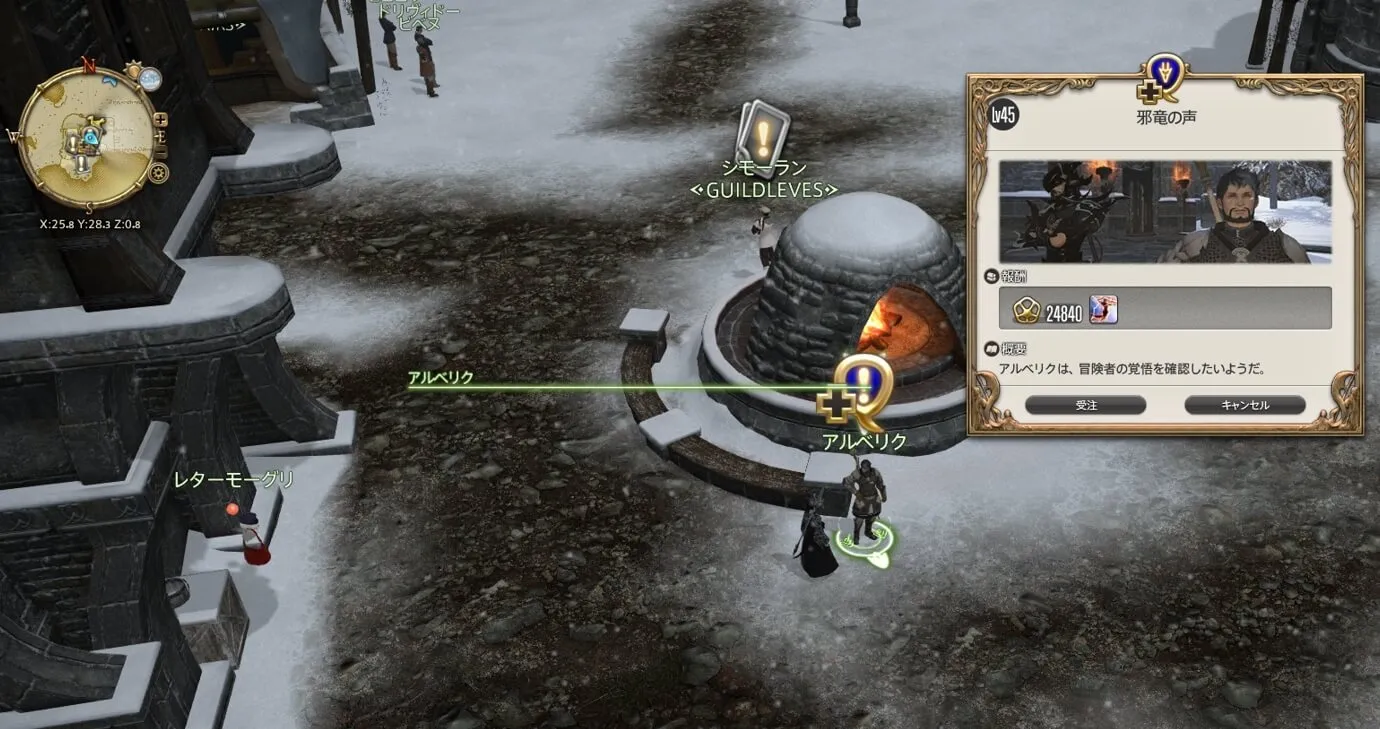Image resolution: width=1380 pixels, height=729 pixels.
Task: Check the weather icon beside the minimap
Action: coord(150,78)
